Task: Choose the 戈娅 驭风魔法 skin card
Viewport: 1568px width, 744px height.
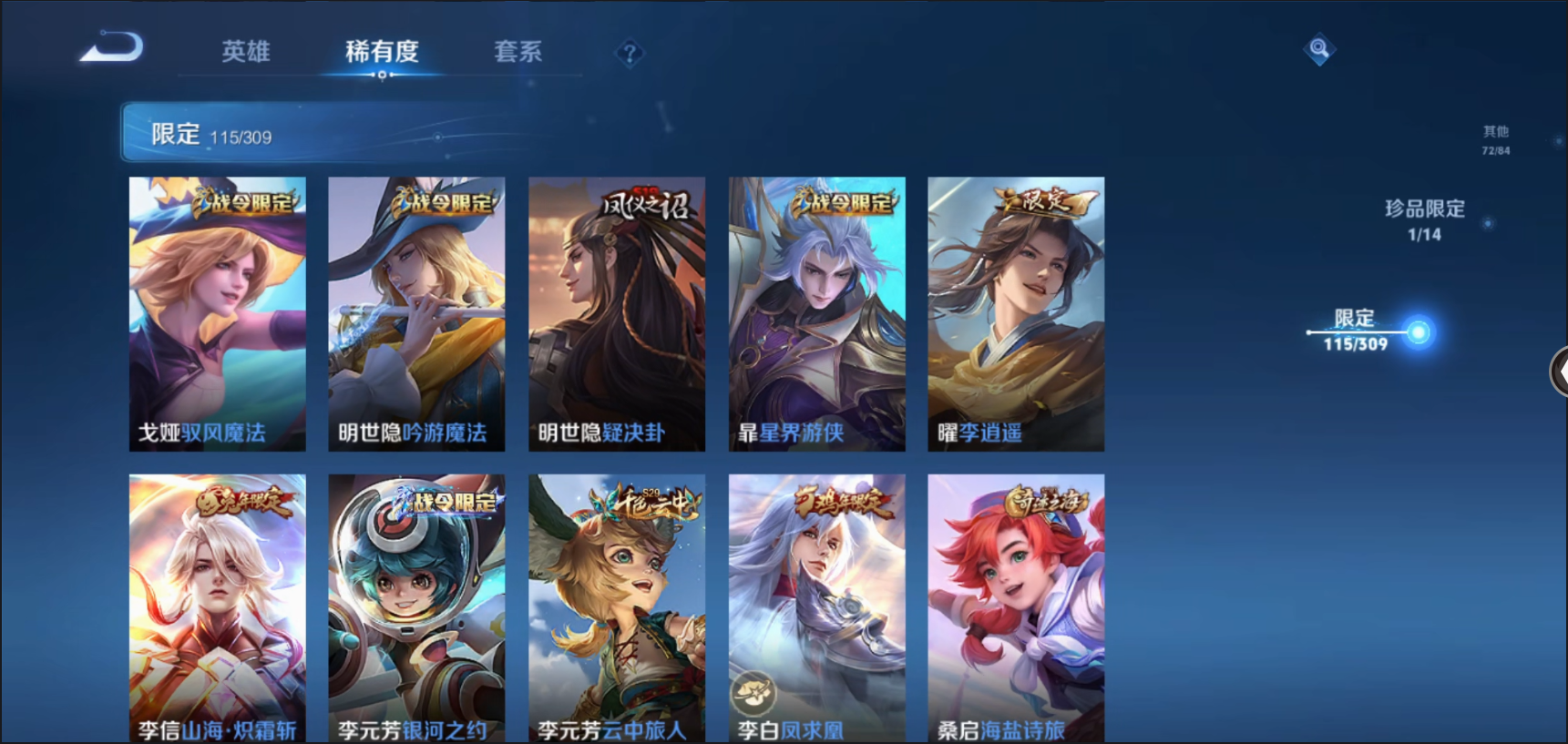Action: coord(217,313)
